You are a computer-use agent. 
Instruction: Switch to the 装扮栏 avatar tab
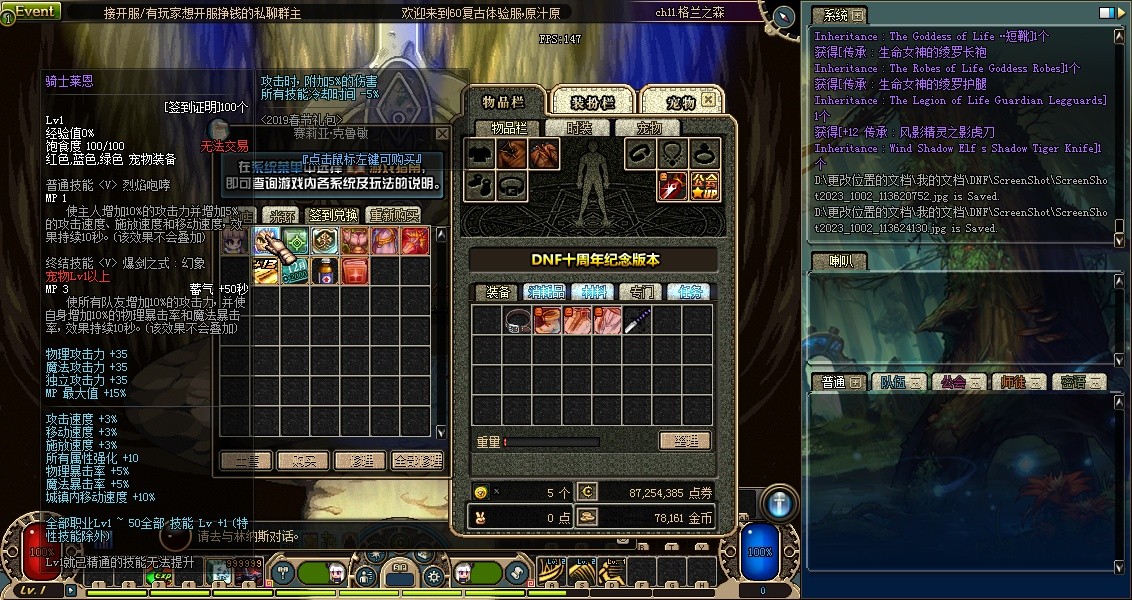click(592, 102)
